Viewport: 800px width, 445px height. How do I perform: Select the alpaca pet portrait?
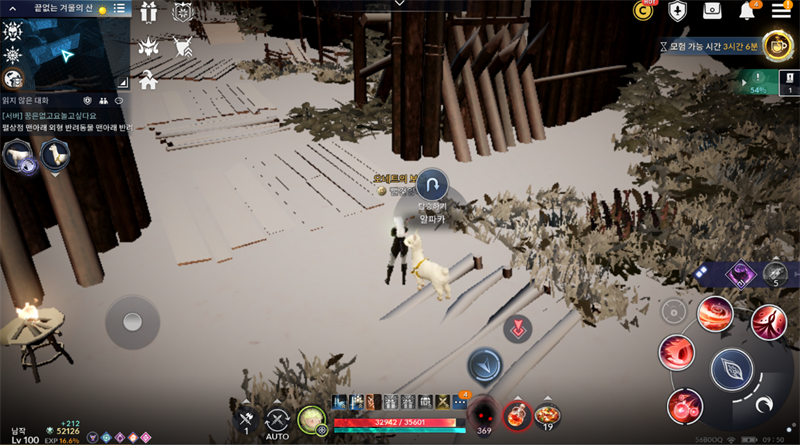click(x=54, y=155)
